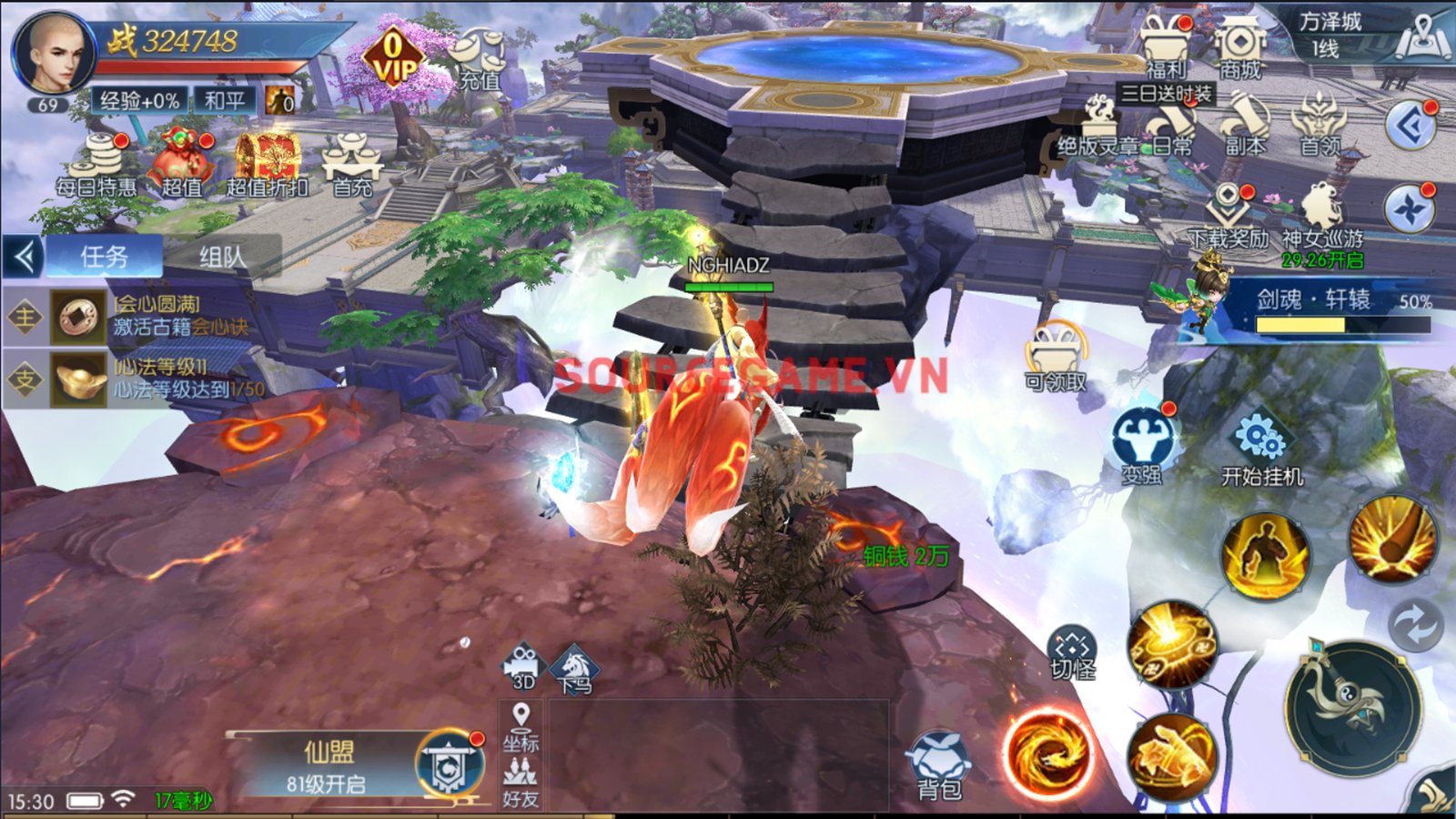Dismount using the 下马 button
Screen dimensions: 1456x819
575,669
